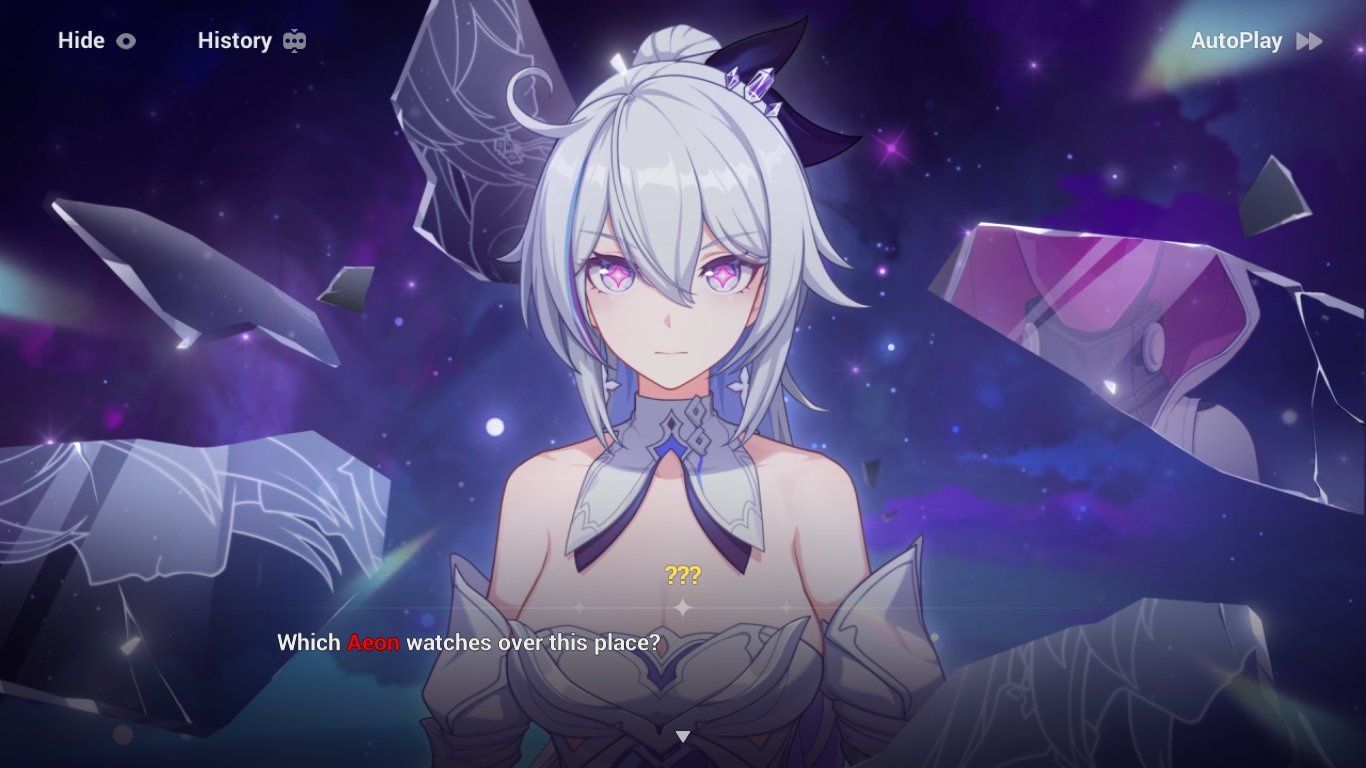Open the History log
Viewport: 1366px width, 768px height.
tap(235, 41)
